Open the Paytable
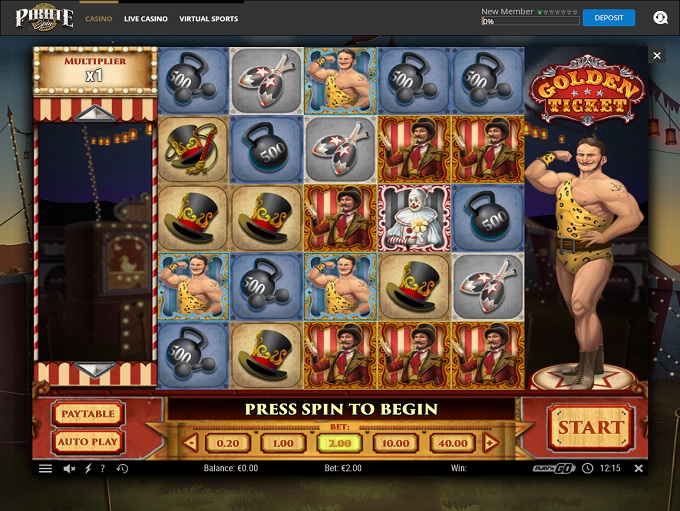The height and width of the screenshot is (511, 680). [x=87, y=414]
